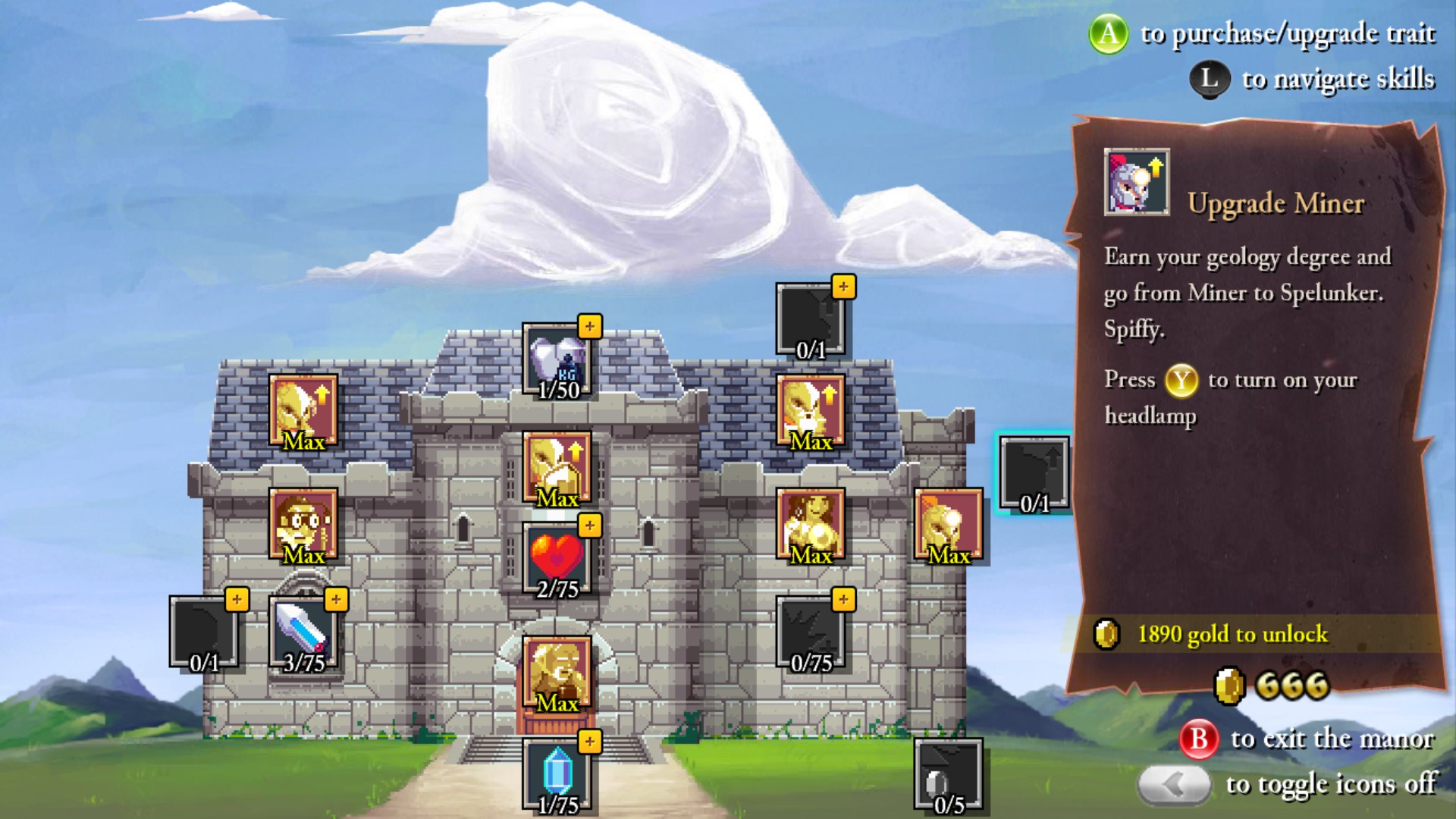Image resolution: width=1456 pixels, height=819 pixels.
Task: Choose the red heart health trait
Action: click(x=557, y=560)
